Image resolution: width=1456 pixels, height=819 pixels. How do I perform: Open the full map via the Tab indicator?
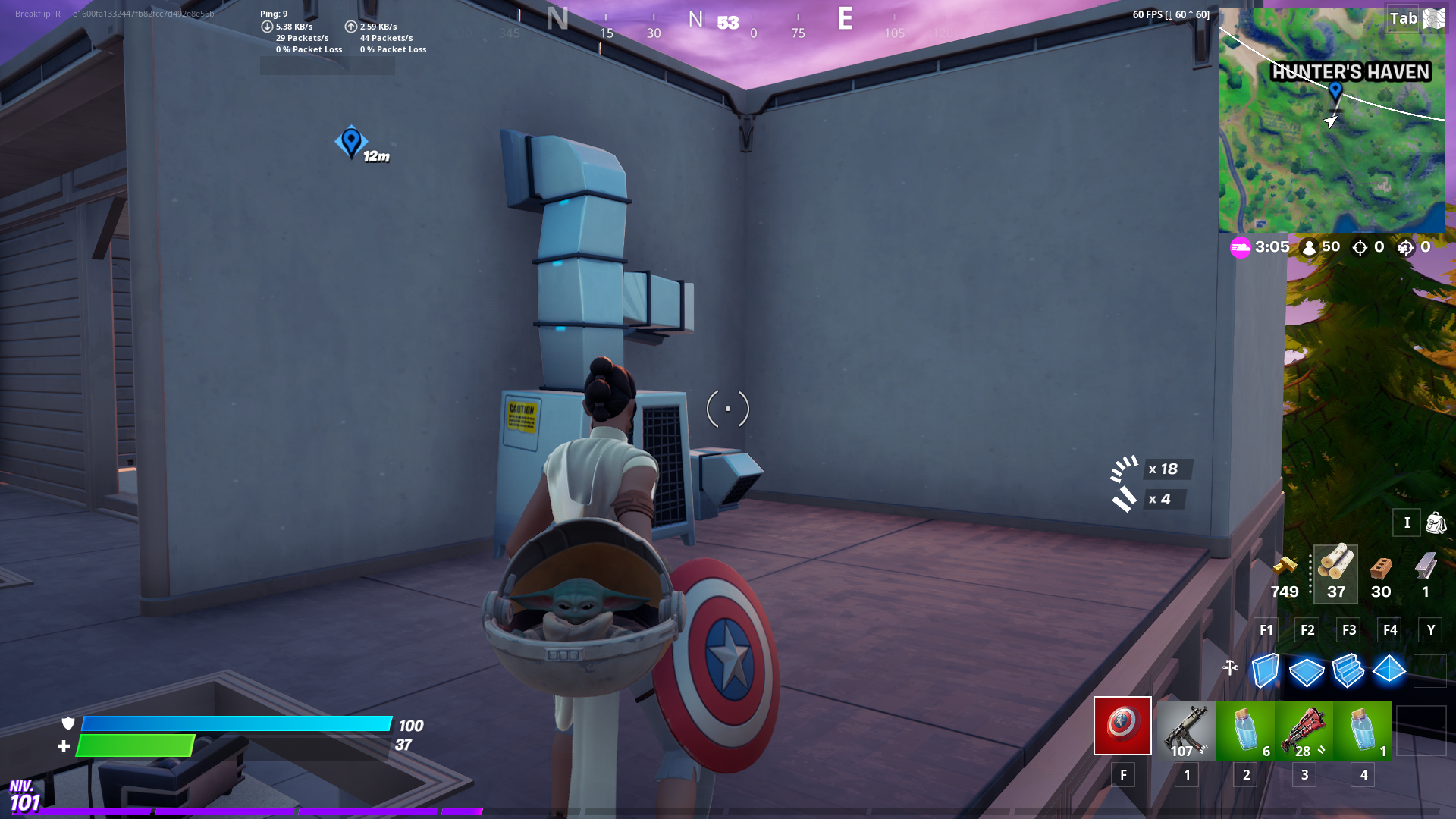pyautogui.click(x=1404, y=19)
